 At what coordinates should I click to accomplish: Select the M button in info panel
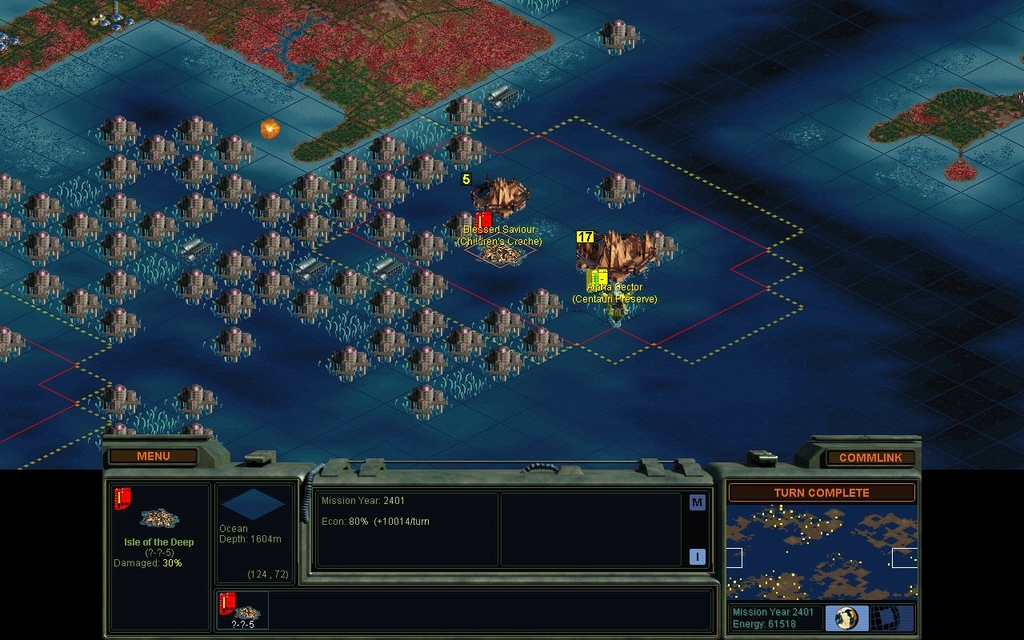(x=697, y=503)
